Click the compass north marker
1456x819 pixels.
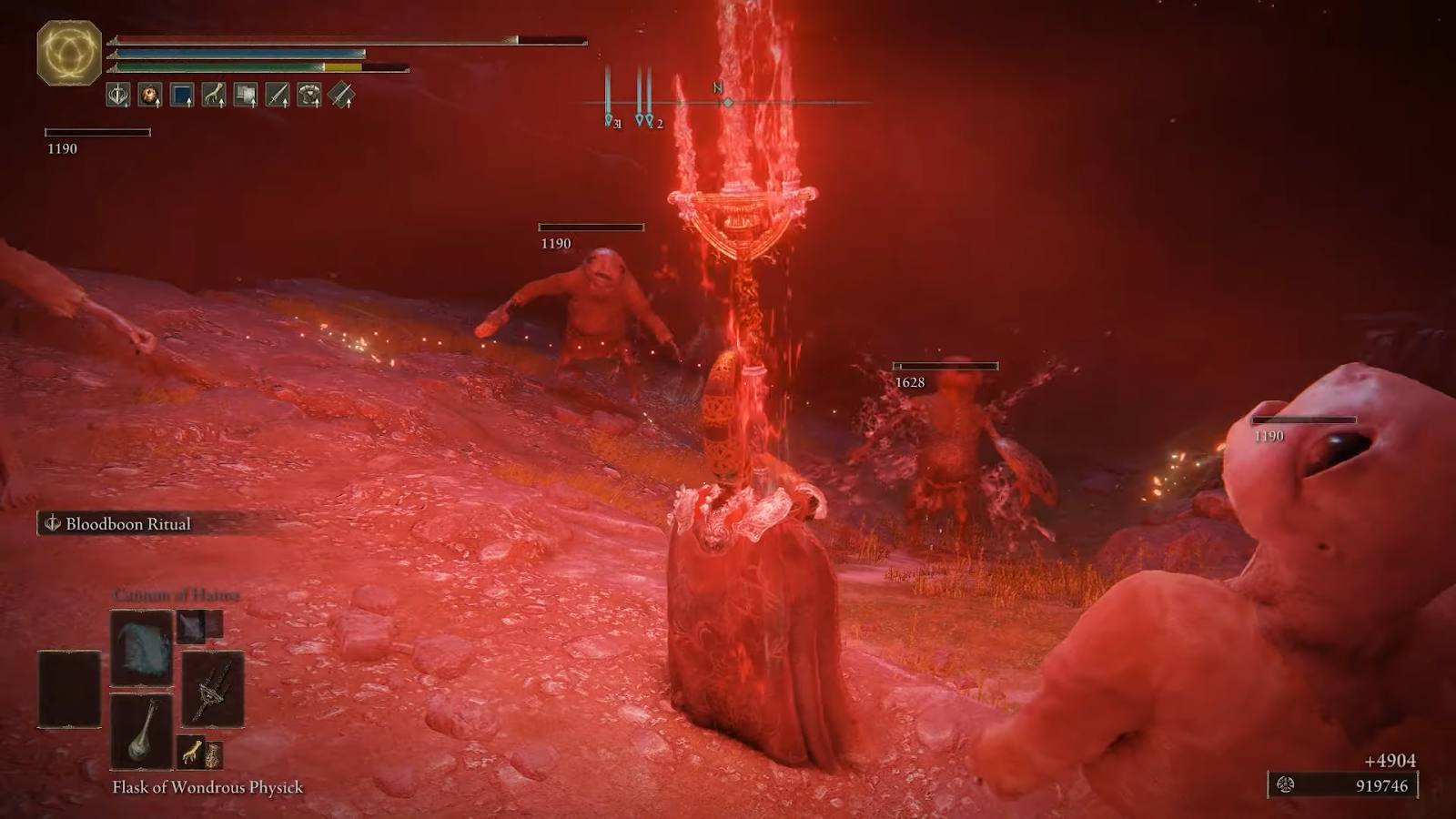click(x=719, y=89)
